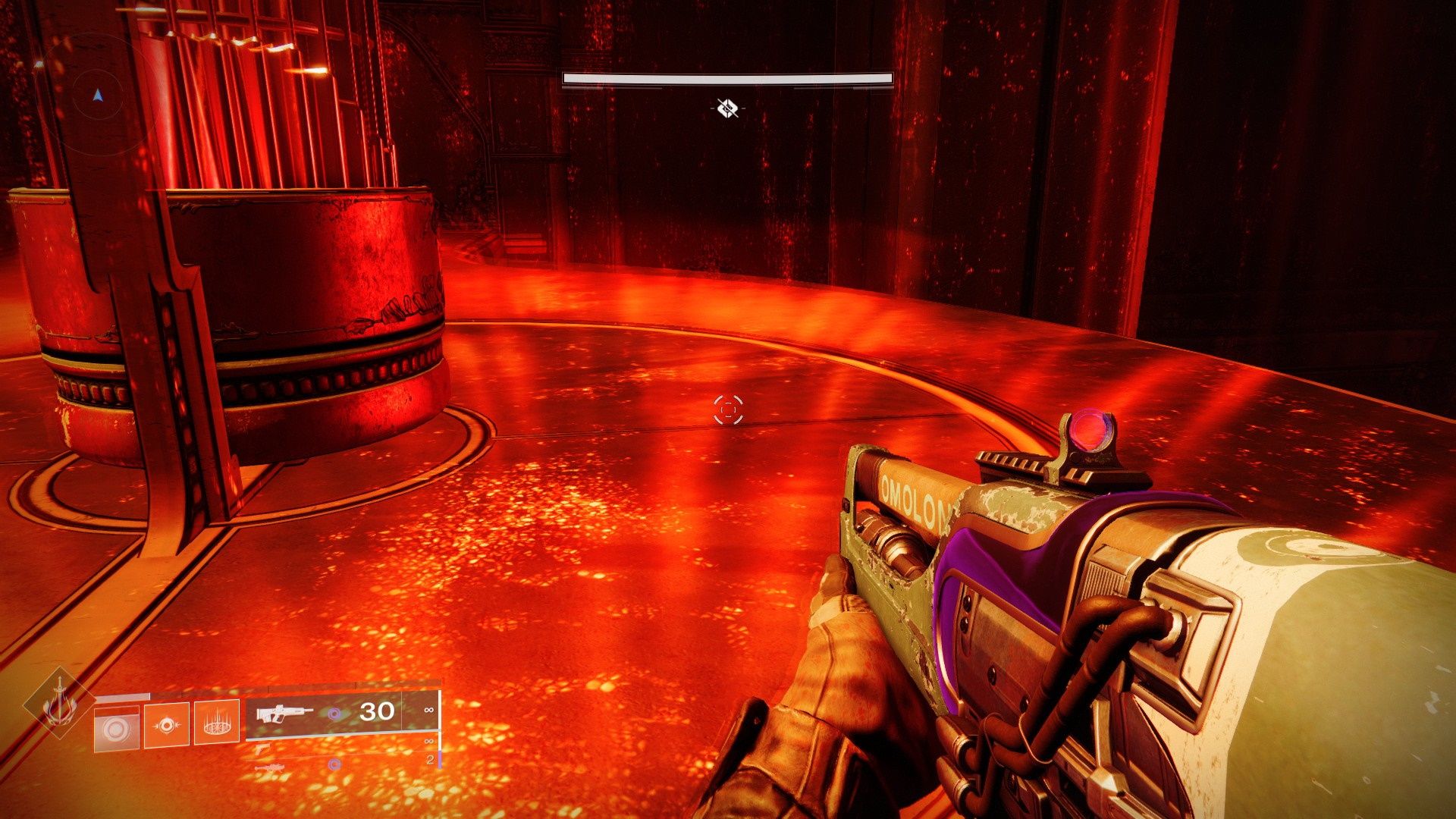Click the void icon next to heavy weapon
The height and width of the screenshot is (819, 1456).
click(334, 764)
